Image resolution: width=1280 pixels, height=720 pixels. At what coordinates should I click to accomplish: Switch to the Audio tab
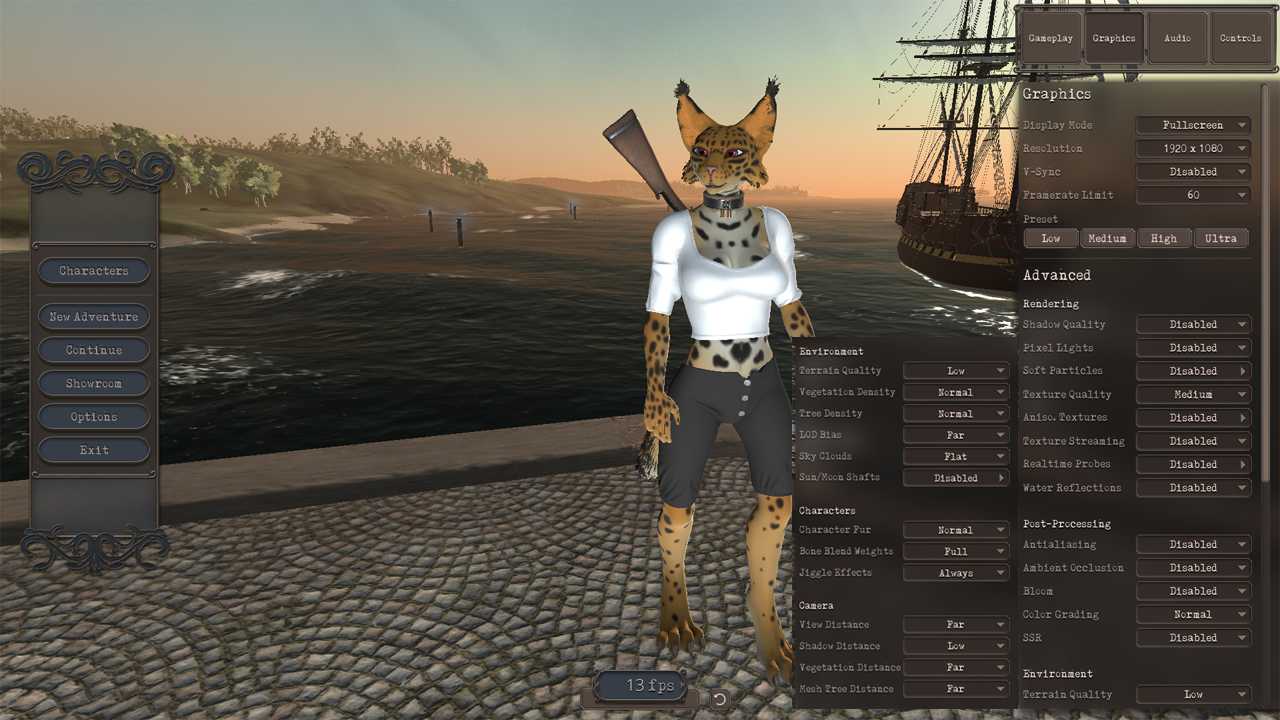point(1177,38)
